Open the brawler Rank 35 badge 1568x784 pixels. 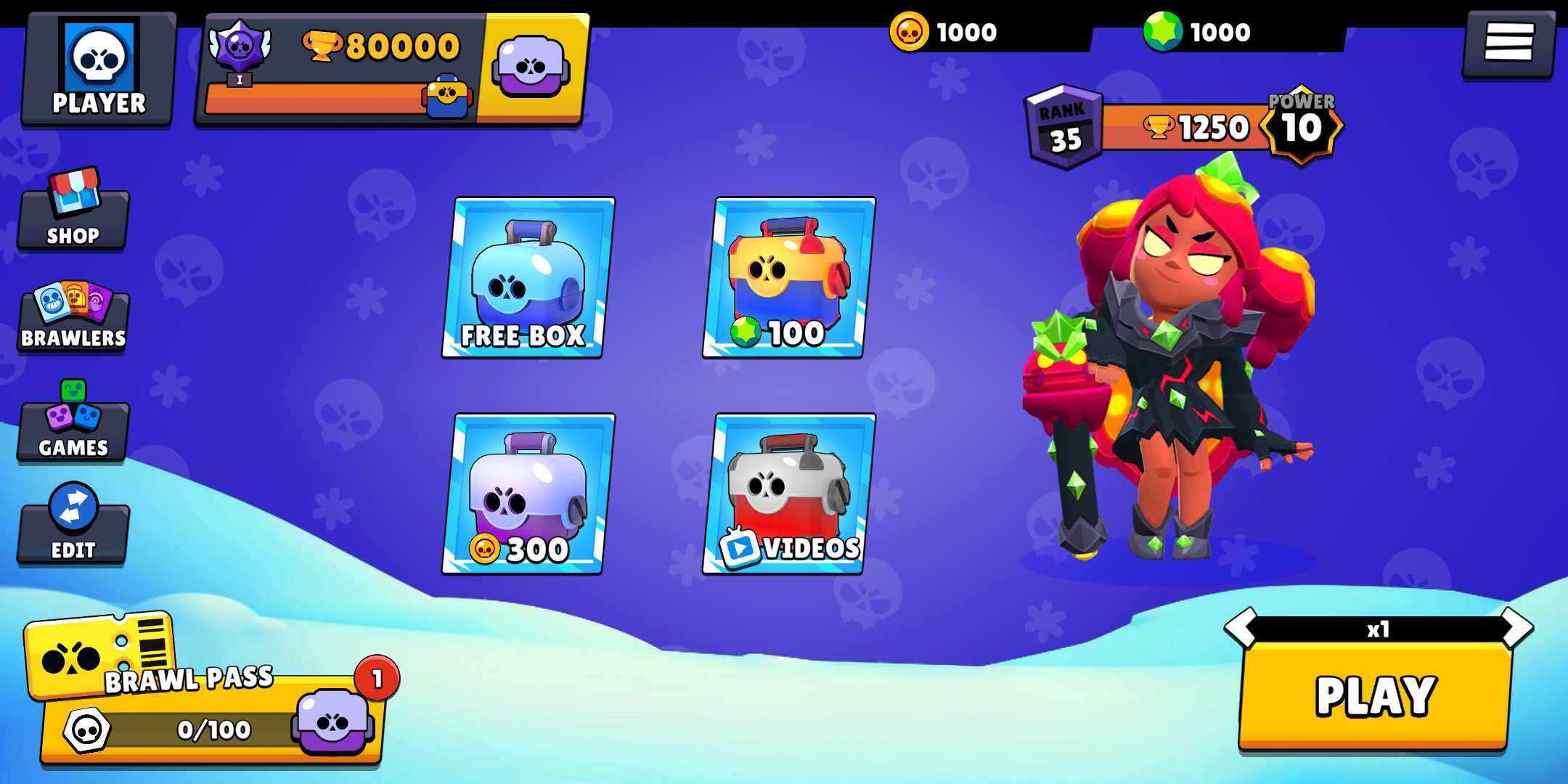1063,128
